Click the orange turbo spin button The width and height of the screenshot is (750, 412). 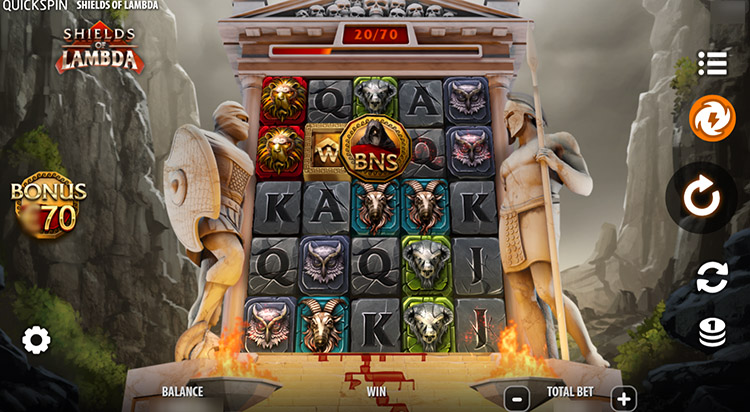click(x=712, y=118)
